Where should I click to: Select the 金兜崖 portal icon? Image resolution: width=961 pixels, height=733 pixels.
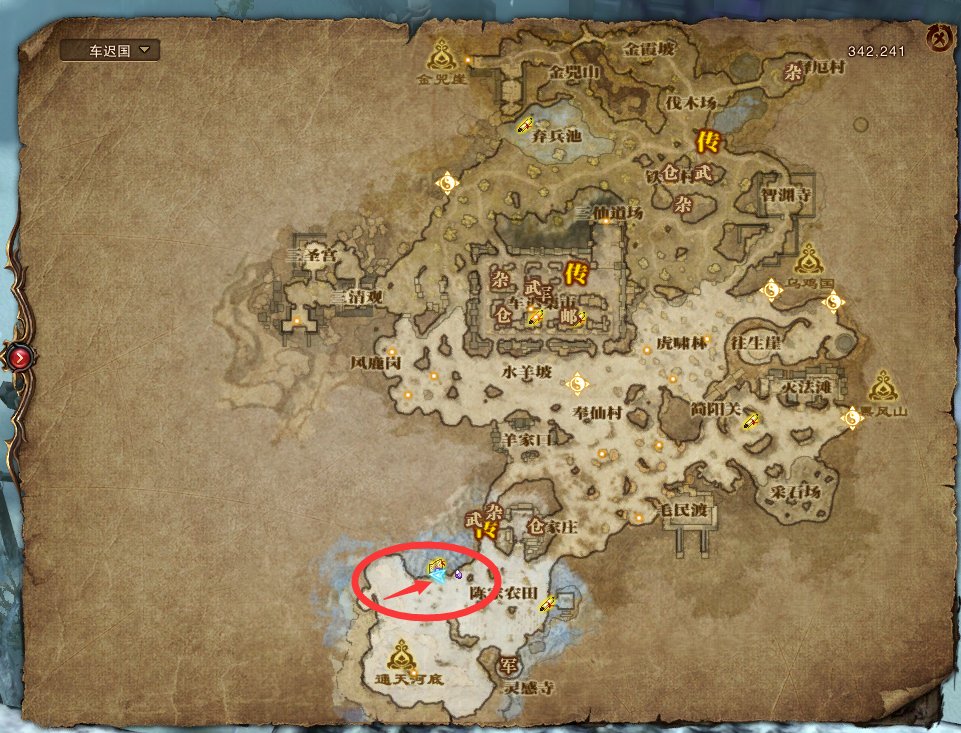pyautogui.click(x=442, y=53)
